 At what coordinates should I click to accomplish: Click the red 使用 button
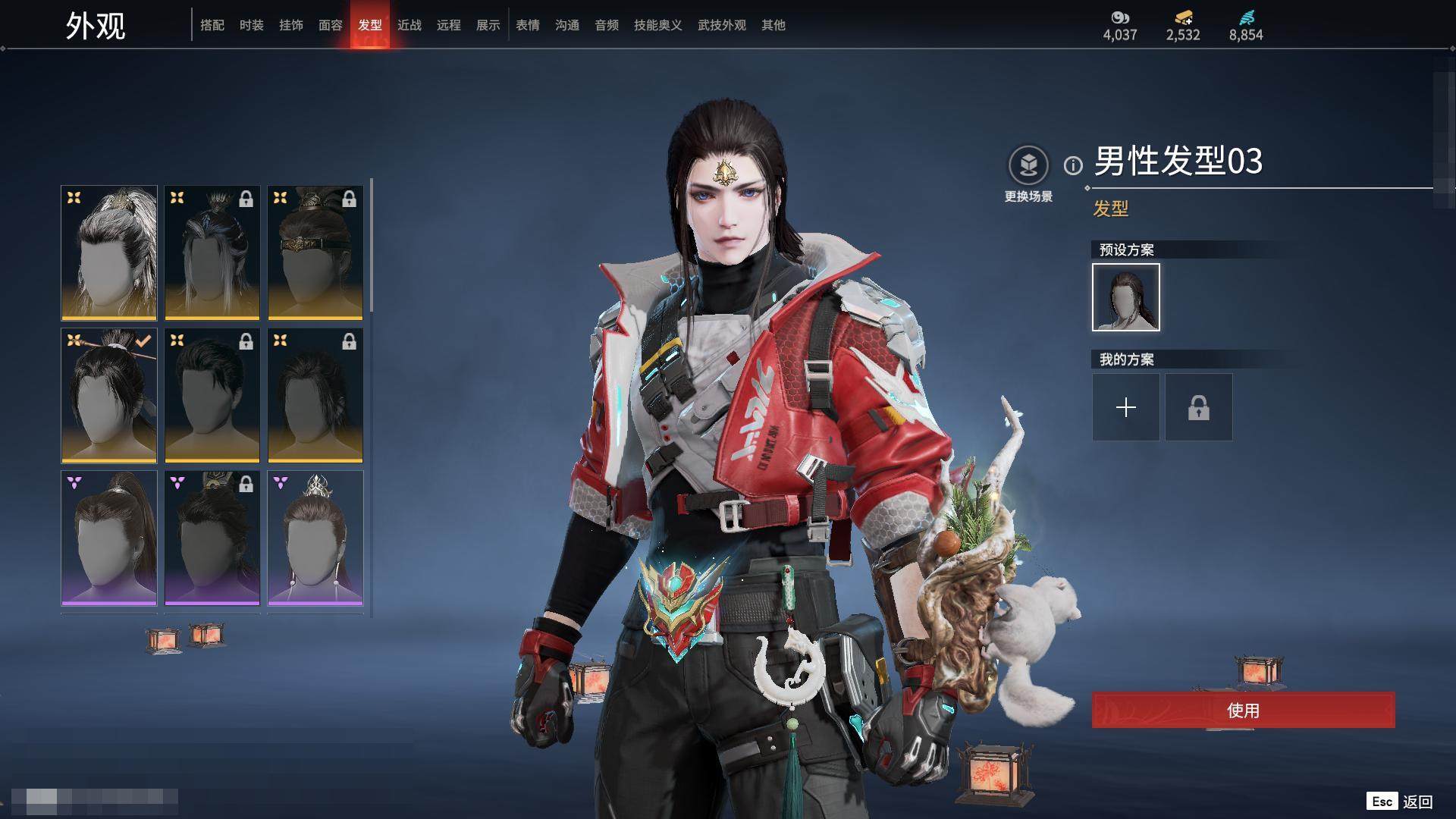coord(1243,711)
